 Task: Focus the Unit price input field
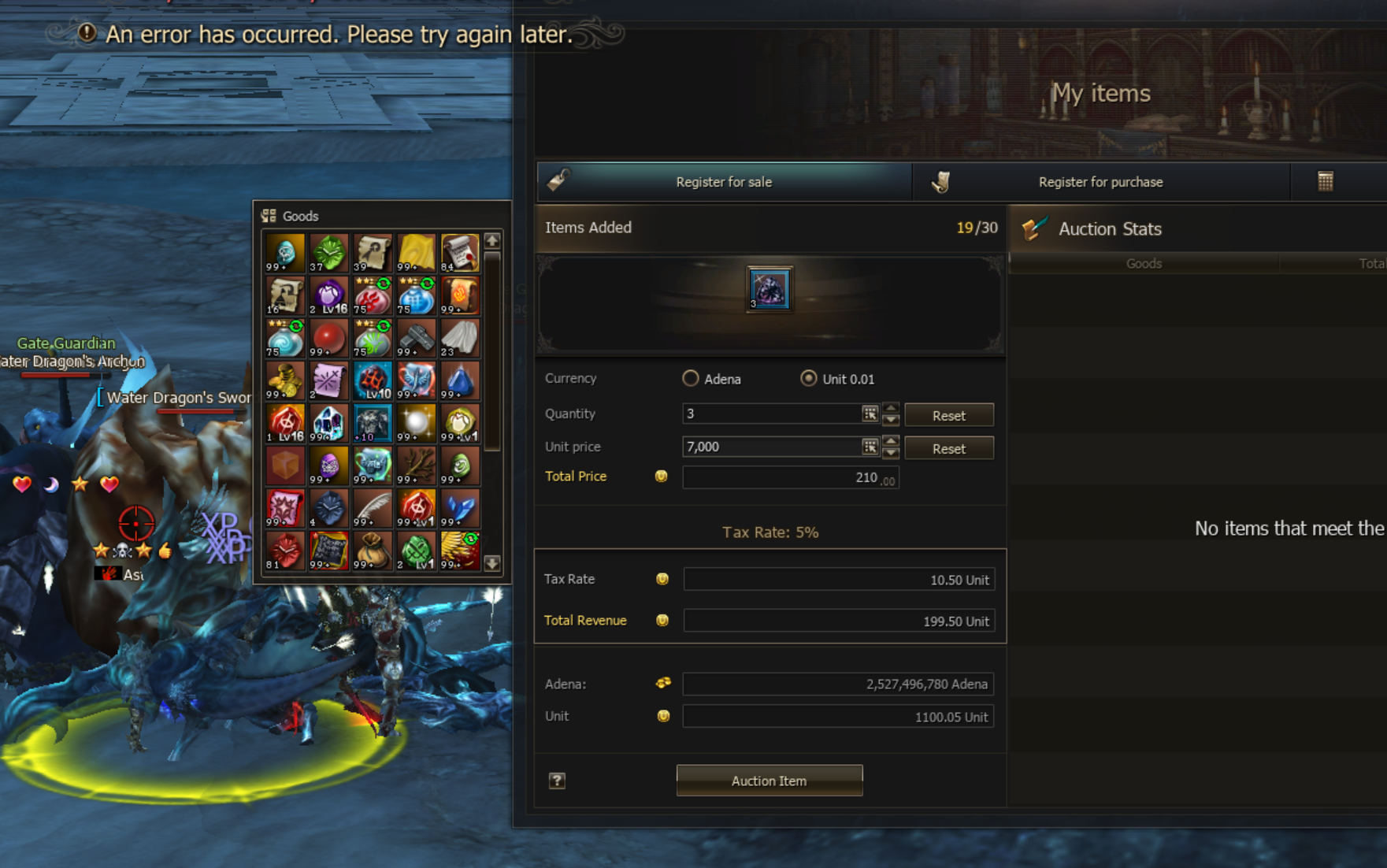click(x=770, y=447)
